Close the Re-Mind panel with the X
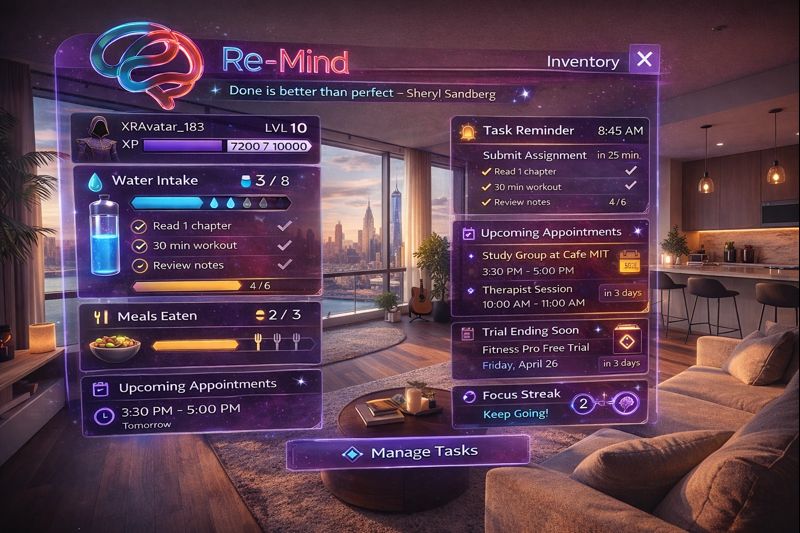This screenshot has width=800, height=533. click(x=645, y=60)
